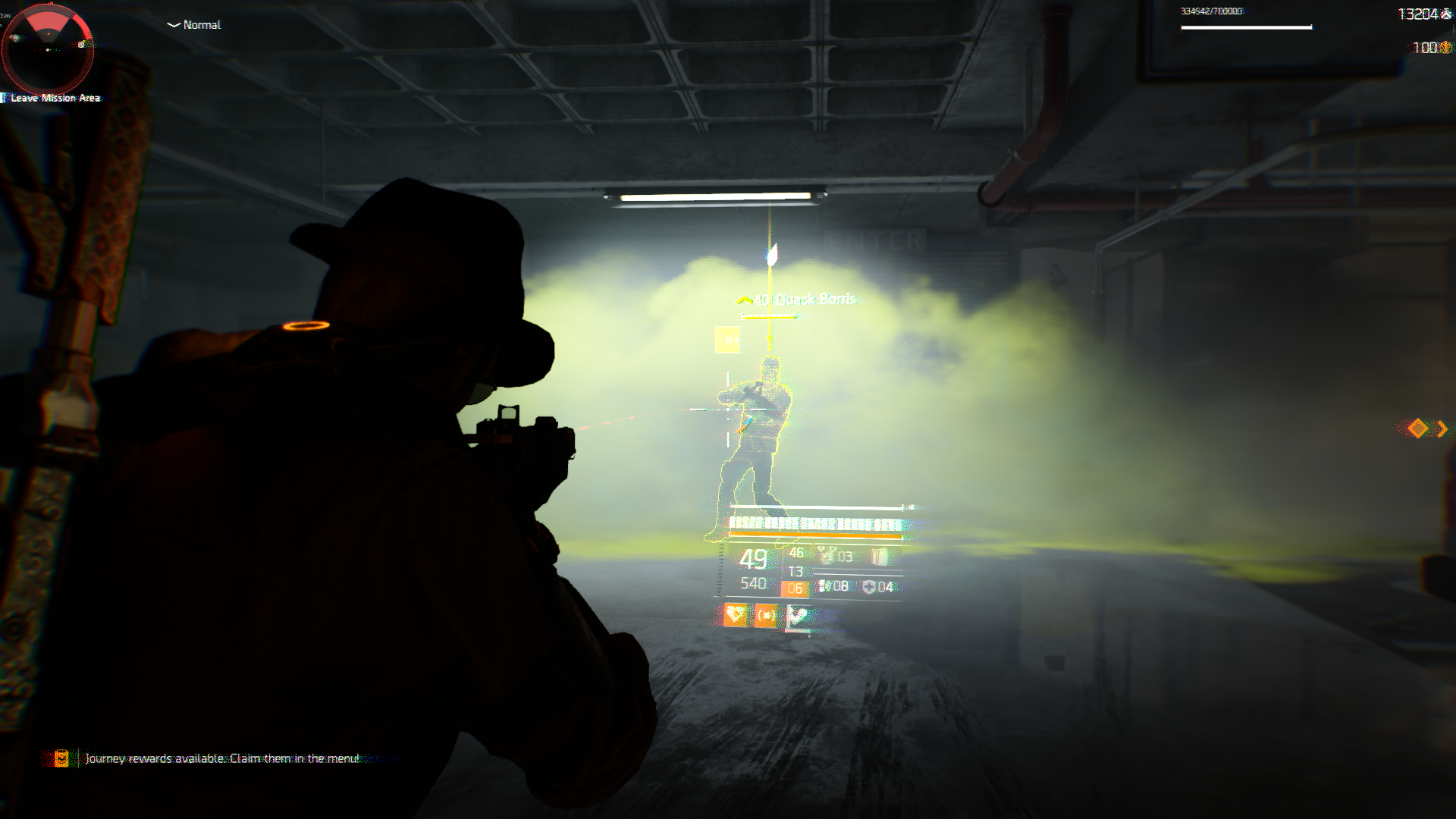This screenshot has height=819, width=1456.
Task: Click the skull kill-count icon beside 03
Action: 826,553
